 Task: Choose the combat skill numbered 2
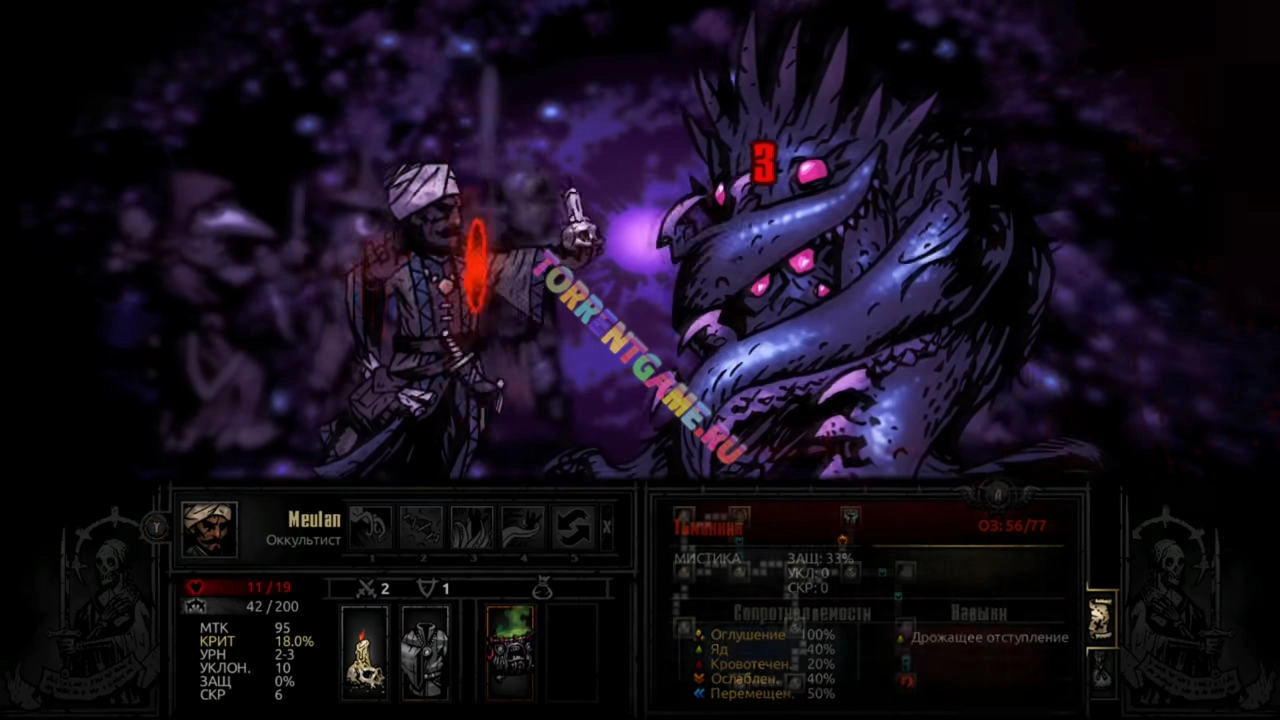(422, 527)
